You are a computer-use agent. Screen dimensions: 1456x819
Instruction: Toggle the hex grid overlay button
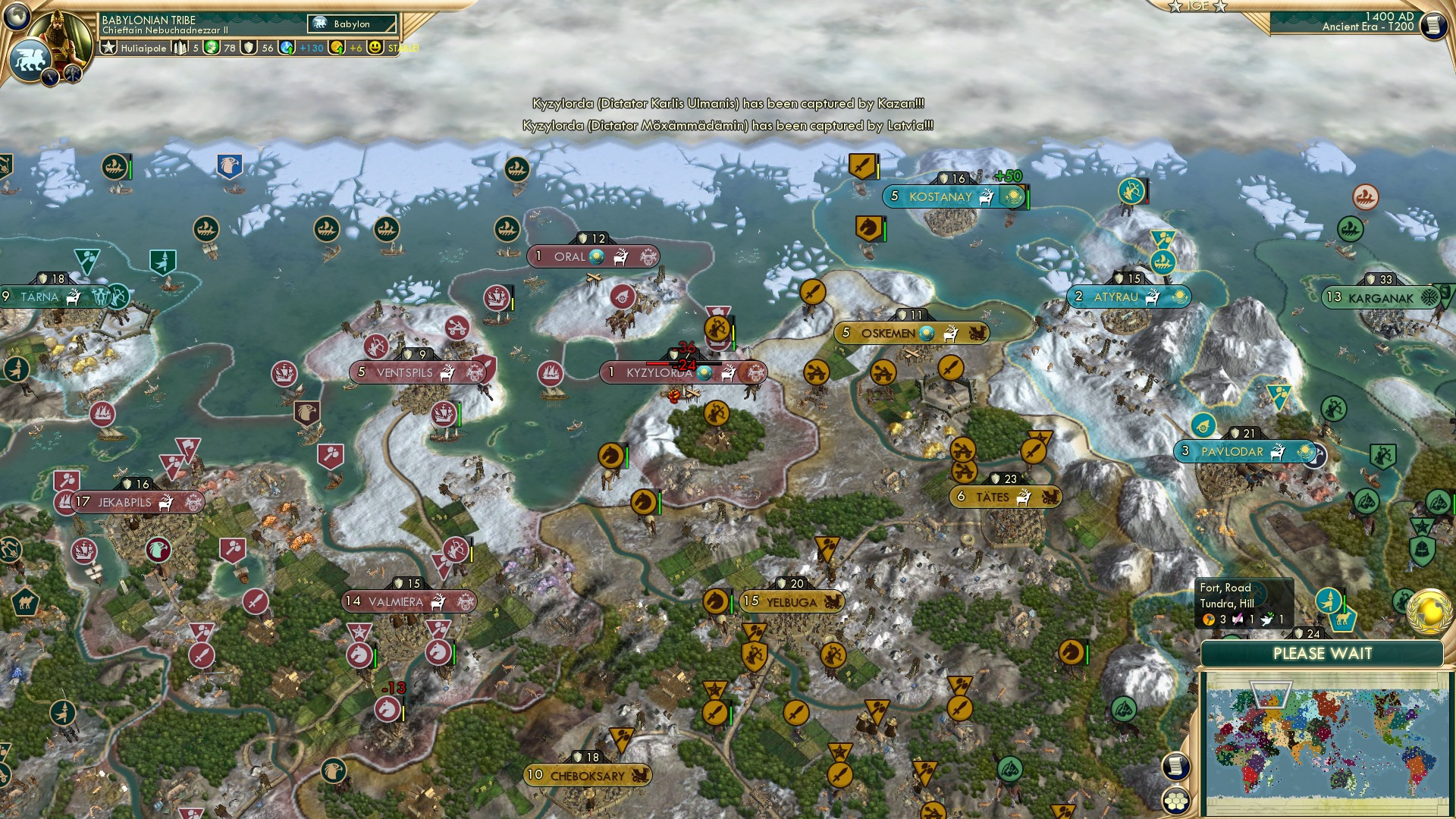1175,802
